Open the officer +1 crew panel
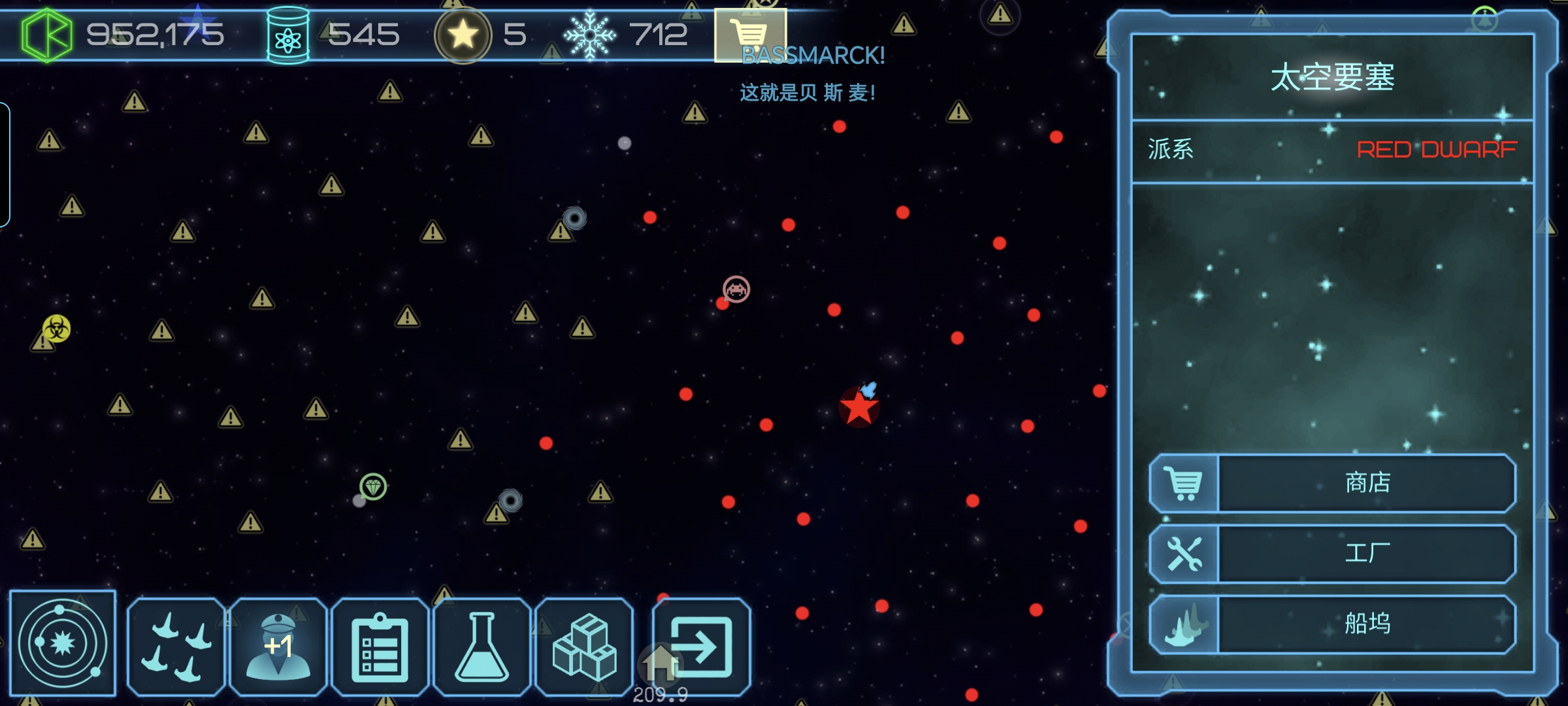This screenshot has height=706, width=1568. point(278,646)
